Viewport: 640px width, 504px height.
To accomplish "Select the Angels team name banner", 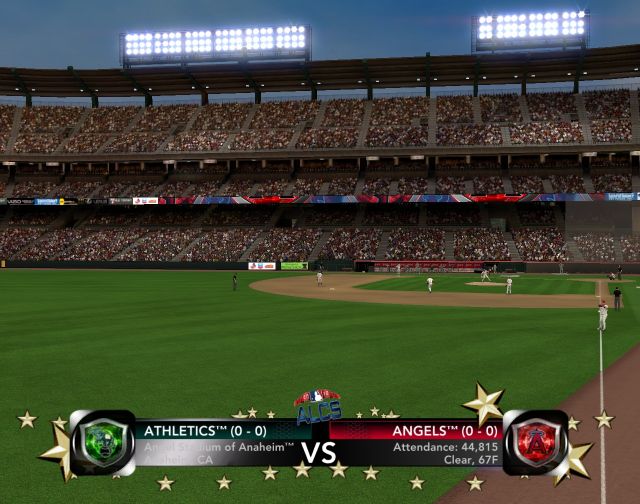I will pyautogui.click(x=415, y=431).
